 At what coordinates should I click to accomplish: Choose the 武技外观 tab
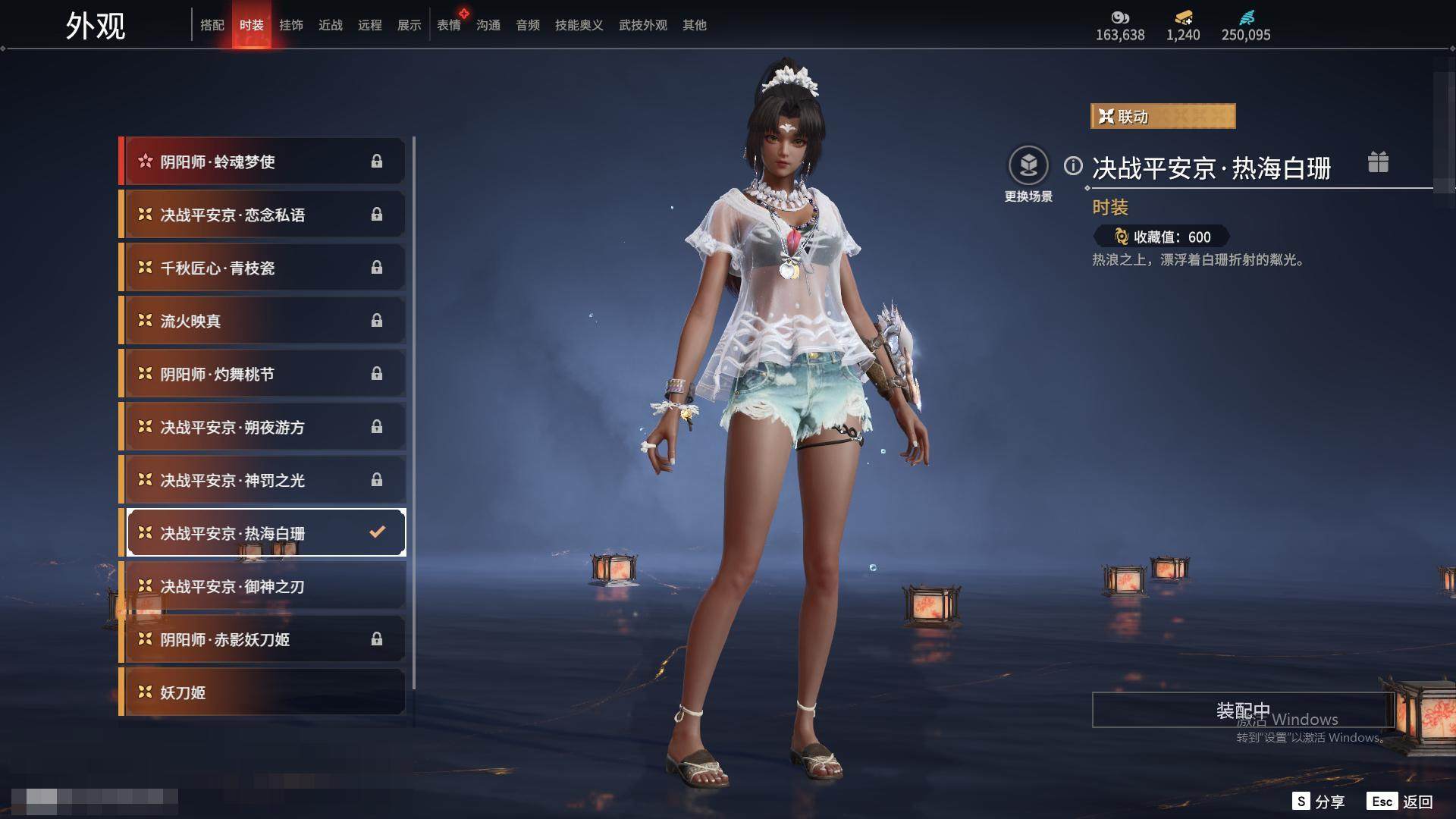tap(642, 25)
